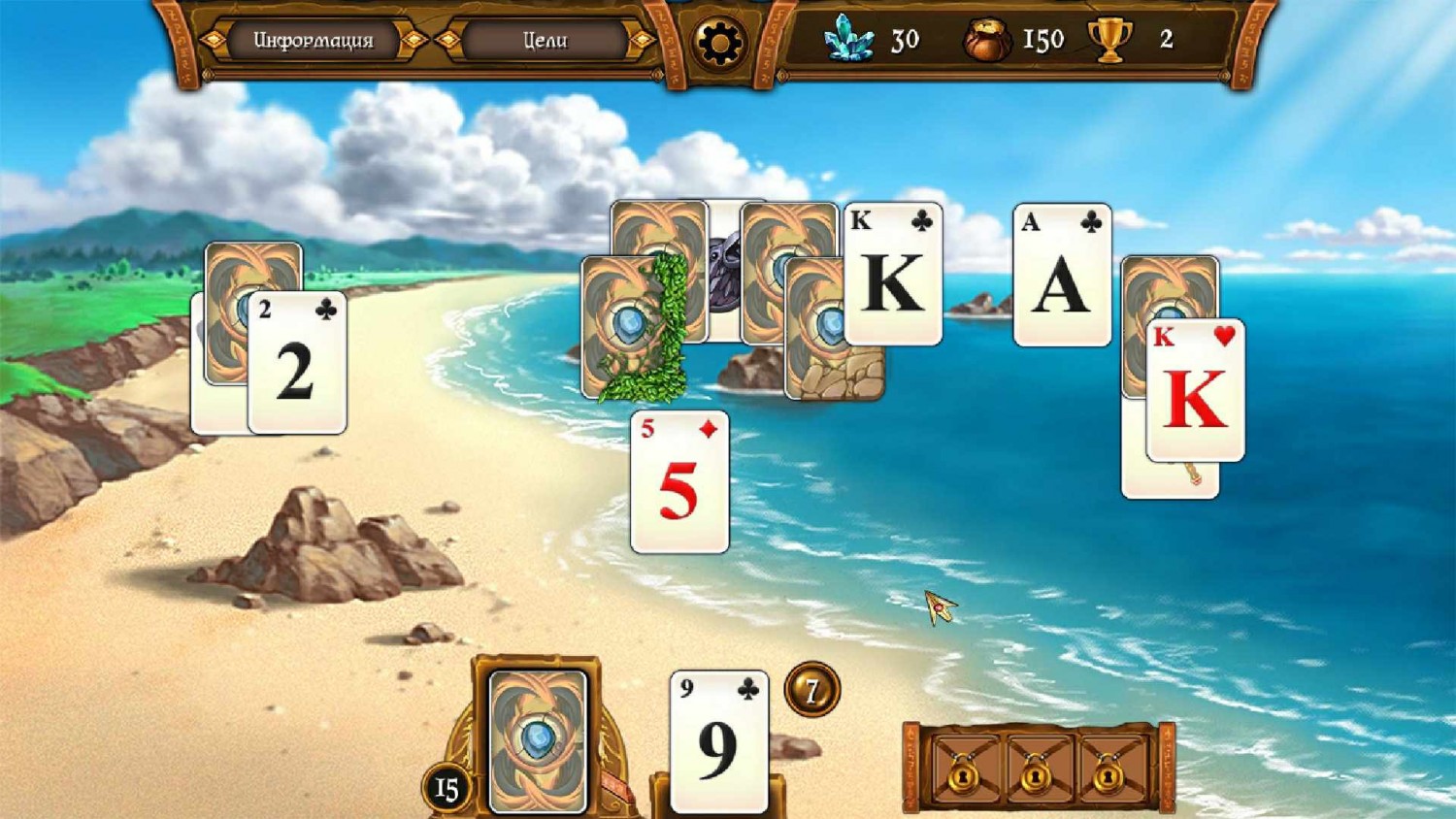Select the King of clubs card
Screen dimensions: 1456x819
pos(893,275)
